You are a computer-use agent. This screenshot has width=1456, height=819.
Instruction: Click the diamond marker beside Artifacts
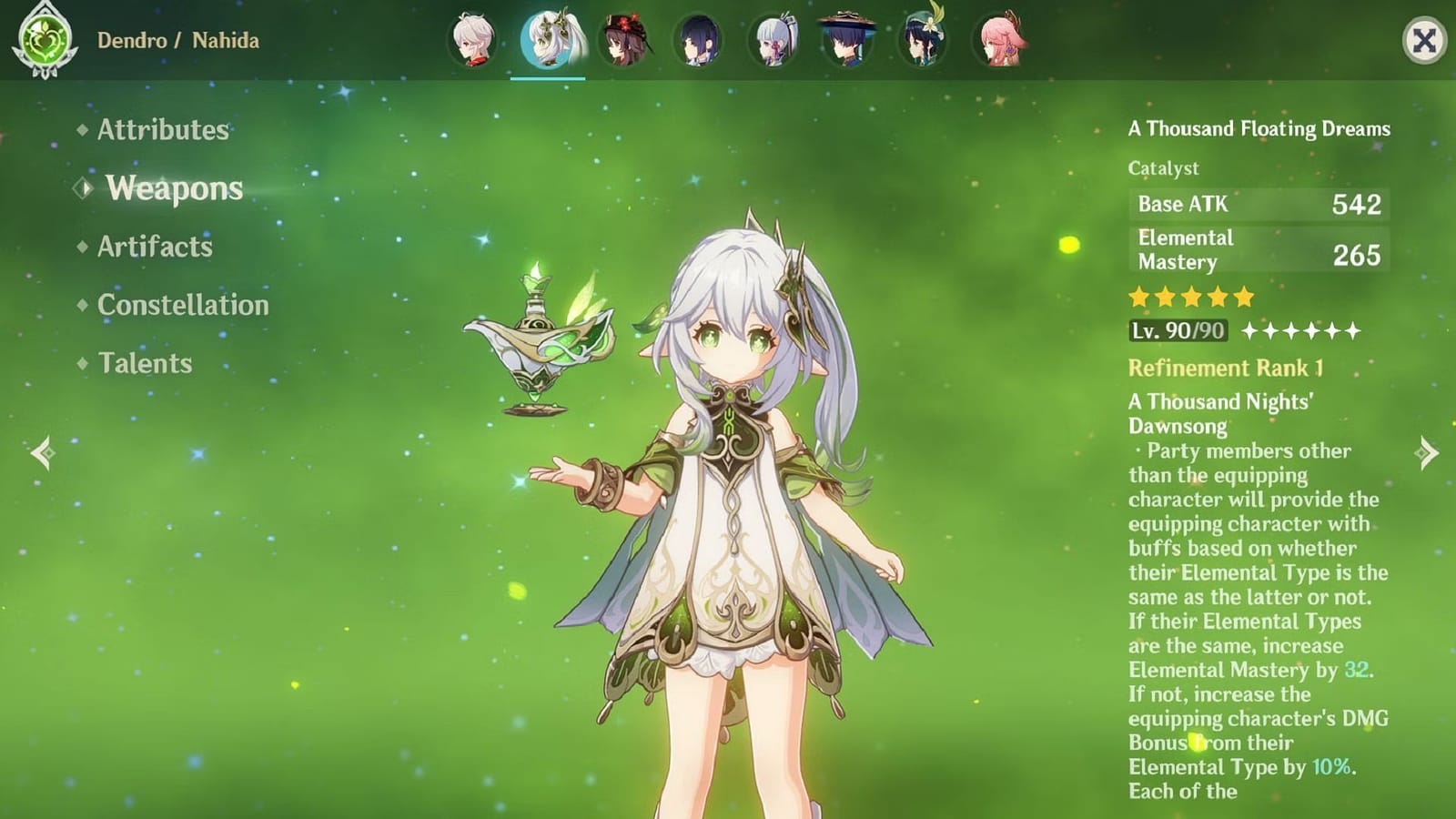pos(83,248)
